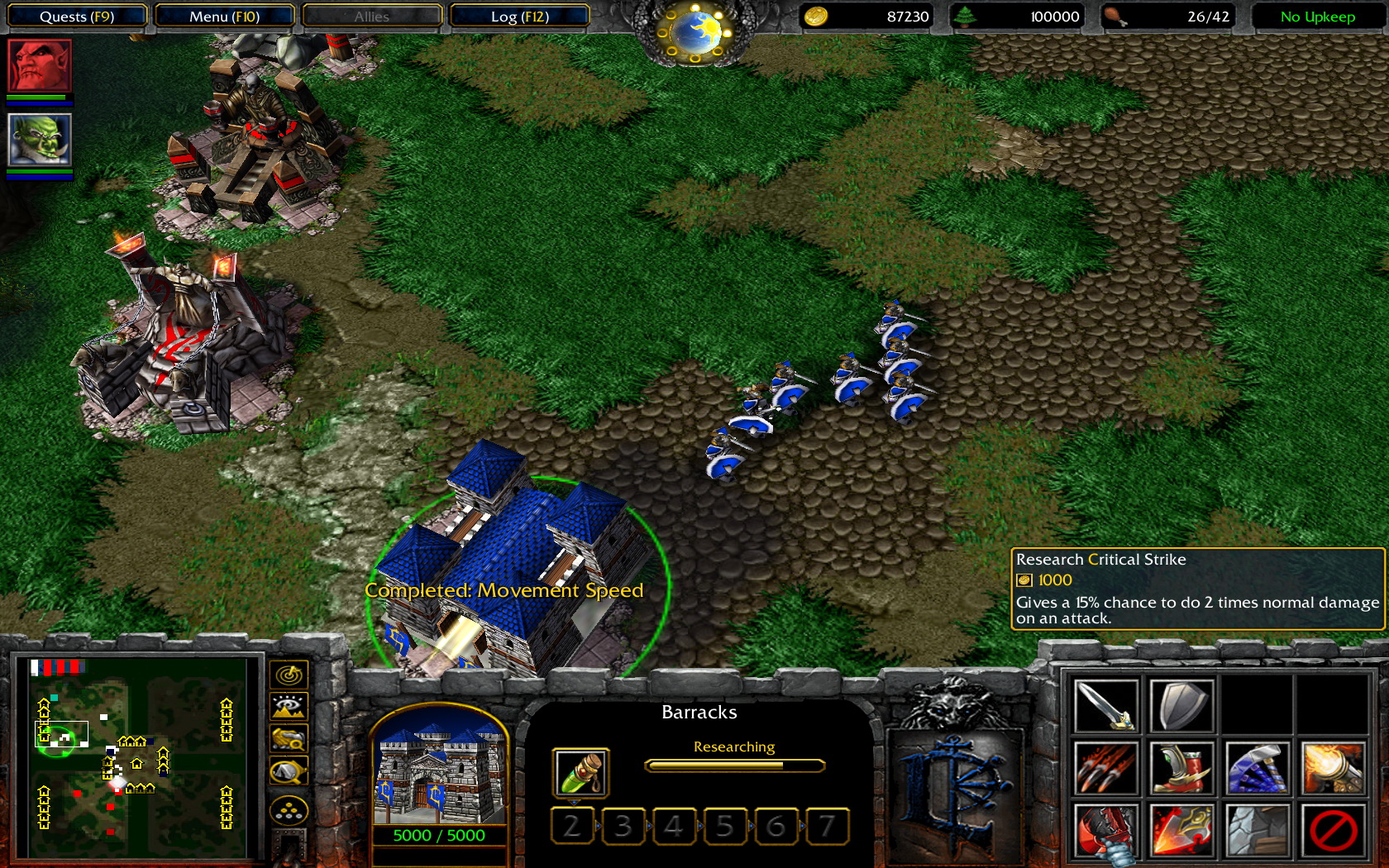Select the shield icon in the command card
The image size is (1389, 868).
click(x=1182, y=703)
